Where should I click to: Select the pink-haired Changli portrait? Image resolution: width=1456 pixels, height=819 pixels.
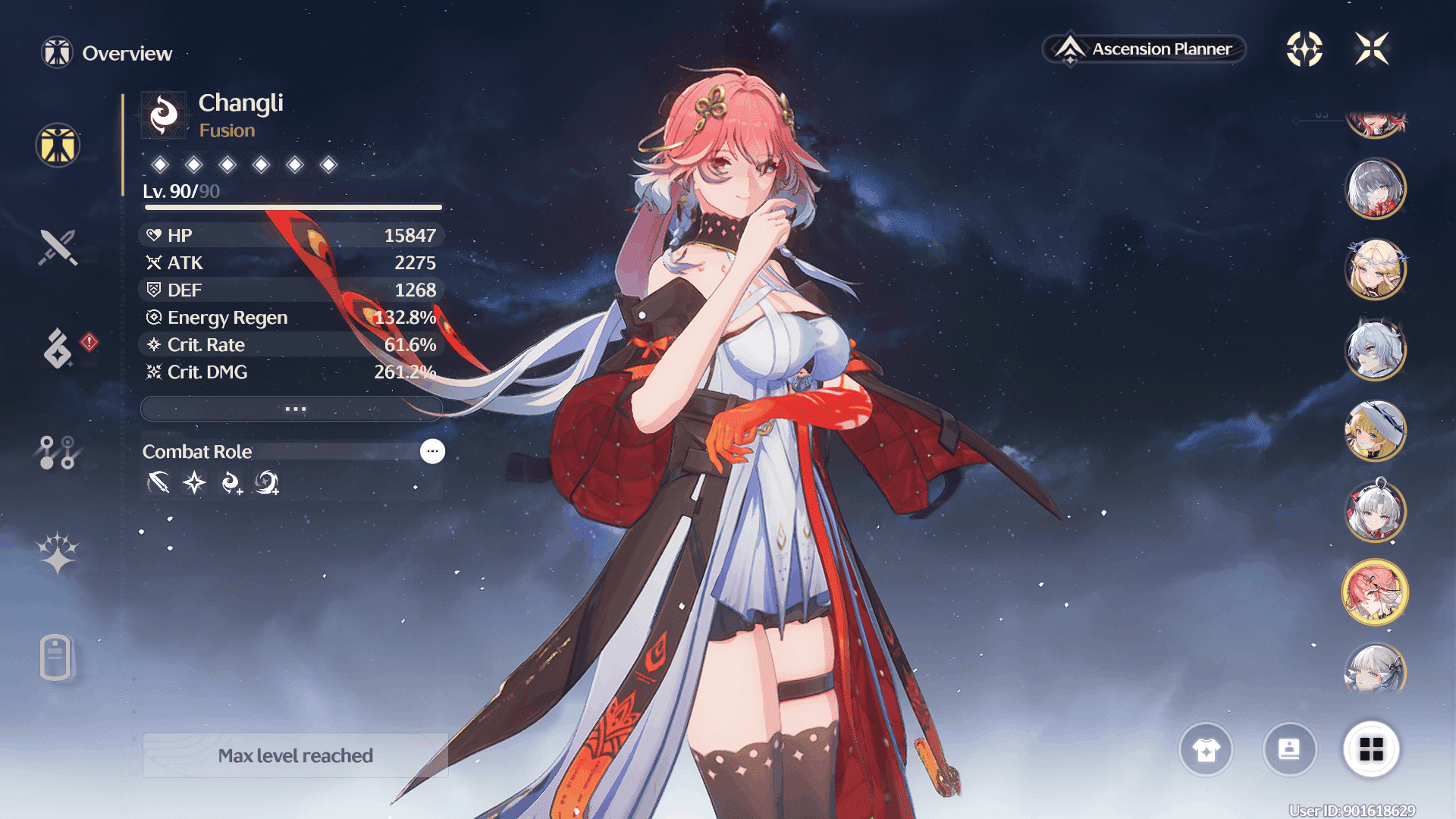(1376, 592)
